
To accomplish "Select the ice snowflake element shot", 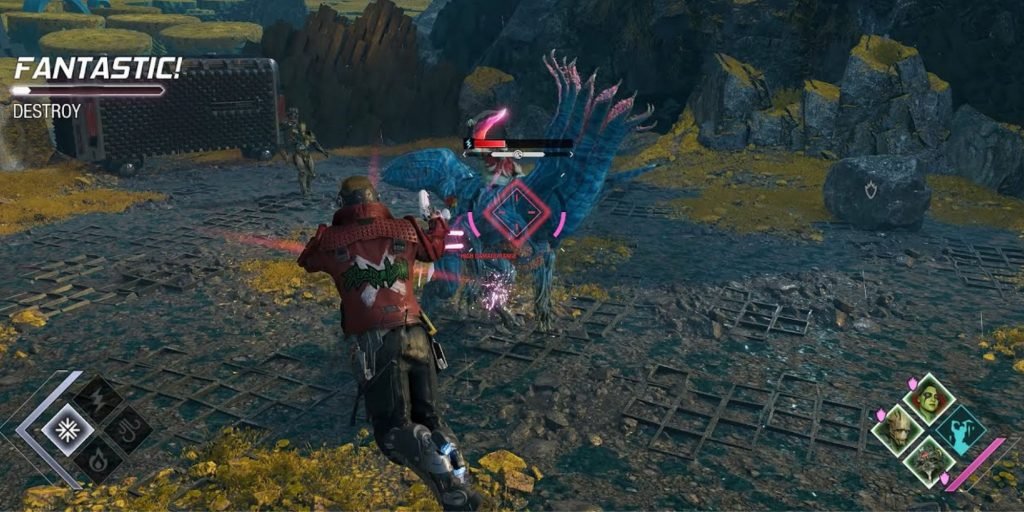I will pos(68,431).
